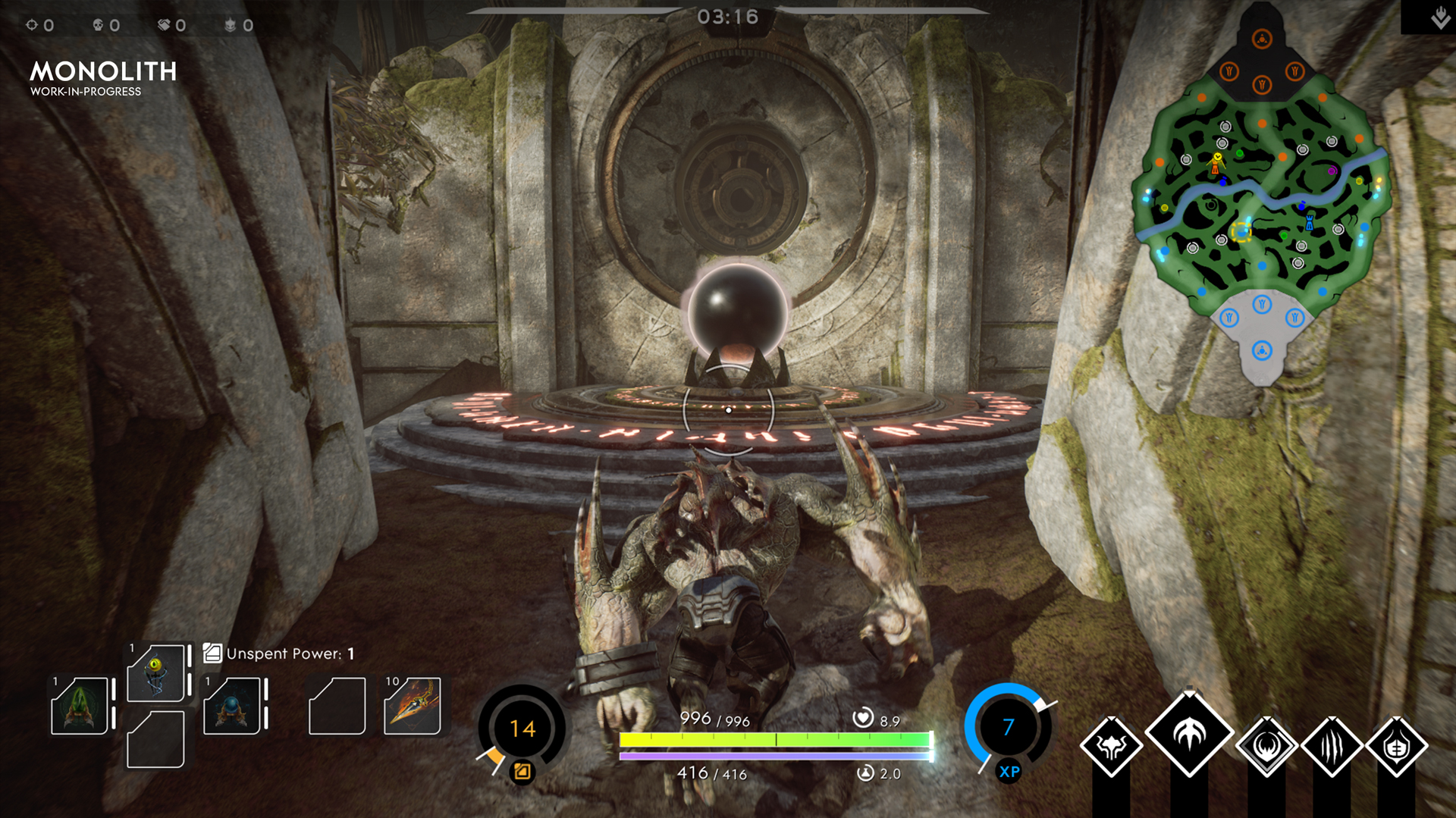The image size is (1456, 818).
Task: Click the down-arrow icon in the corner box
Action: tap(1440, 17)
